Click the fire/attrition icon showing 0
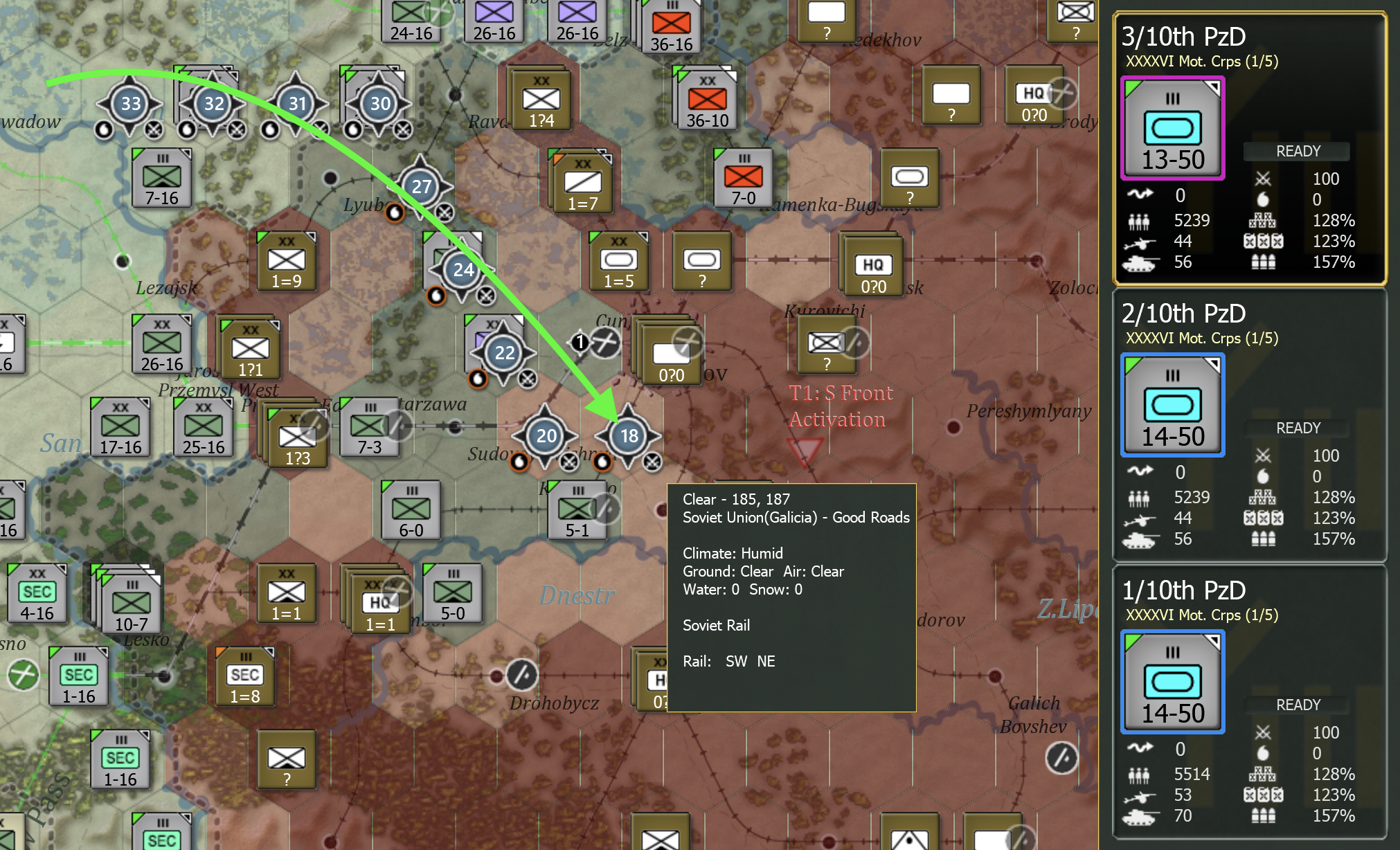 1264,199
